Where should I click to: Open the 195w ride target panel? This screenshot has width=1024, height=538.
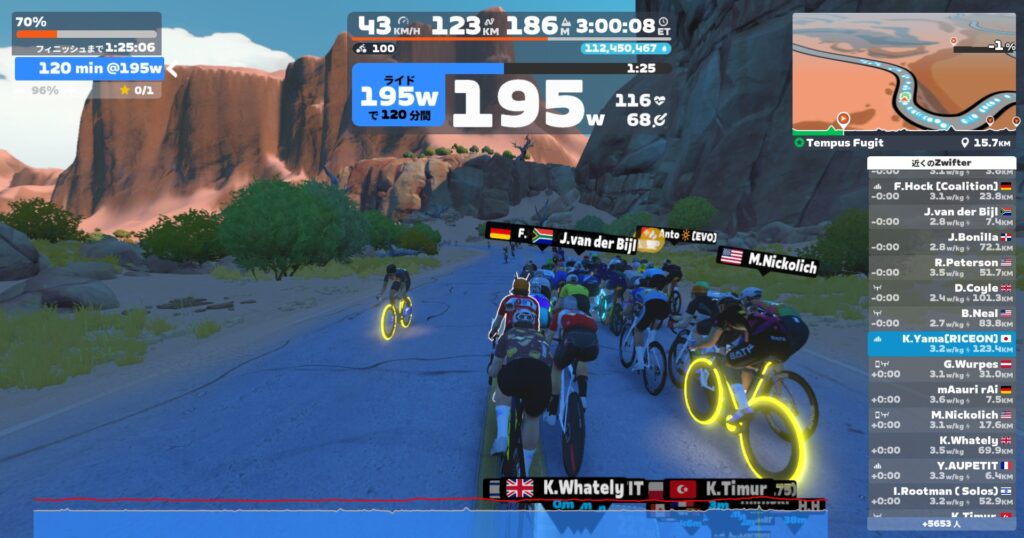[399, 98]
